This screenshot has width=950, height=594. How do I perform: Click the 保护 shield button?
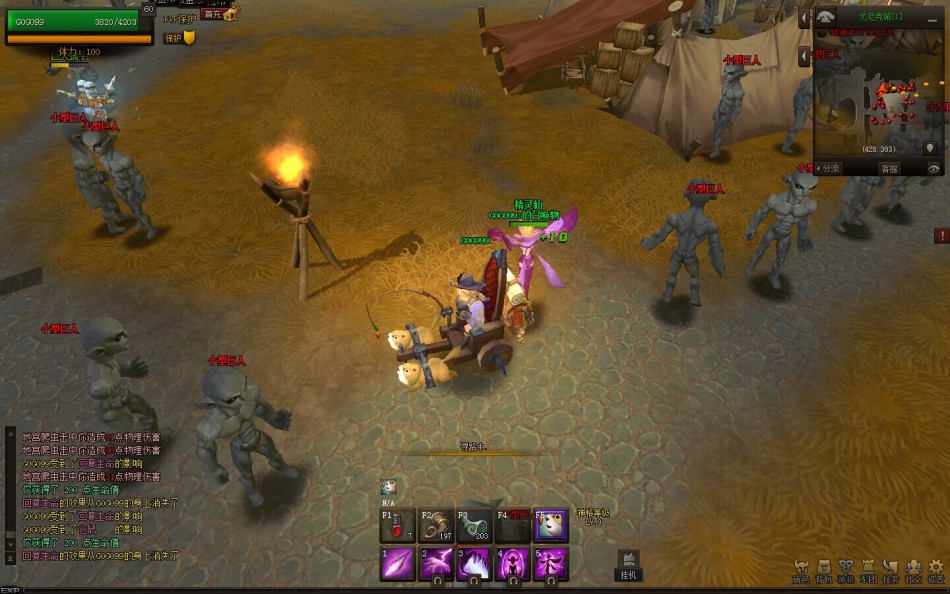(x=179, y=38)
